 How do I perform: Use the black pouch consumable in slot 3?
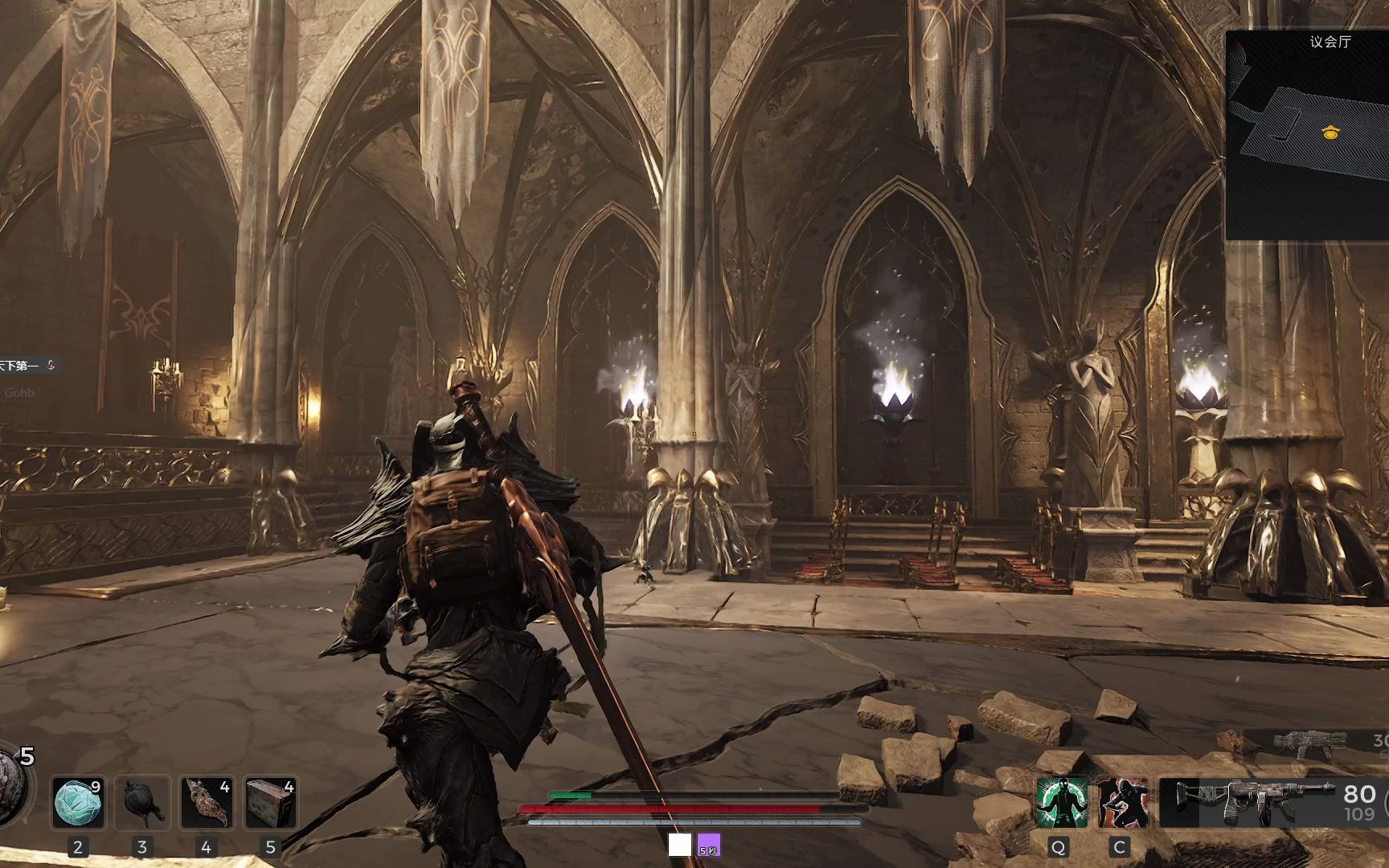tap(142, 802)
